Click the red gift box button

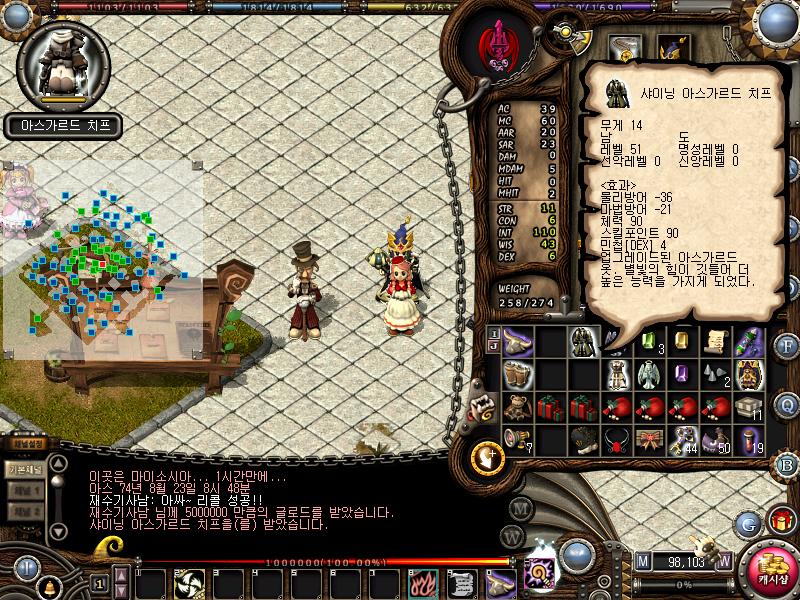click(x=780, y=521)
